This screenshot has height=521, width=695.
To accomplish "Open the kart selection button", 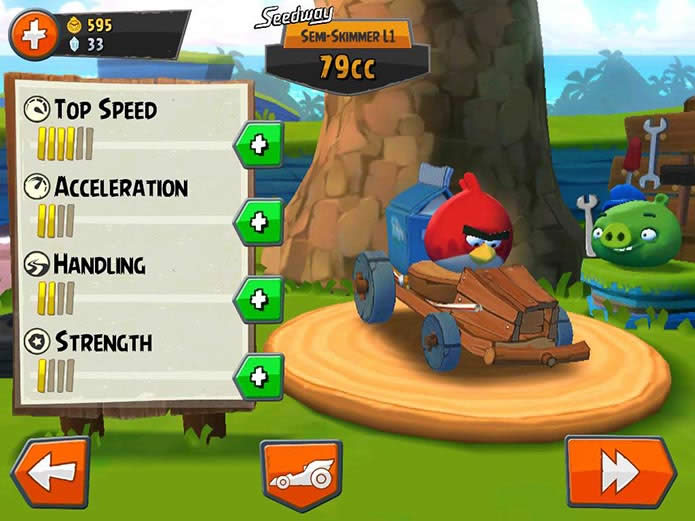I will pos(302,475).
